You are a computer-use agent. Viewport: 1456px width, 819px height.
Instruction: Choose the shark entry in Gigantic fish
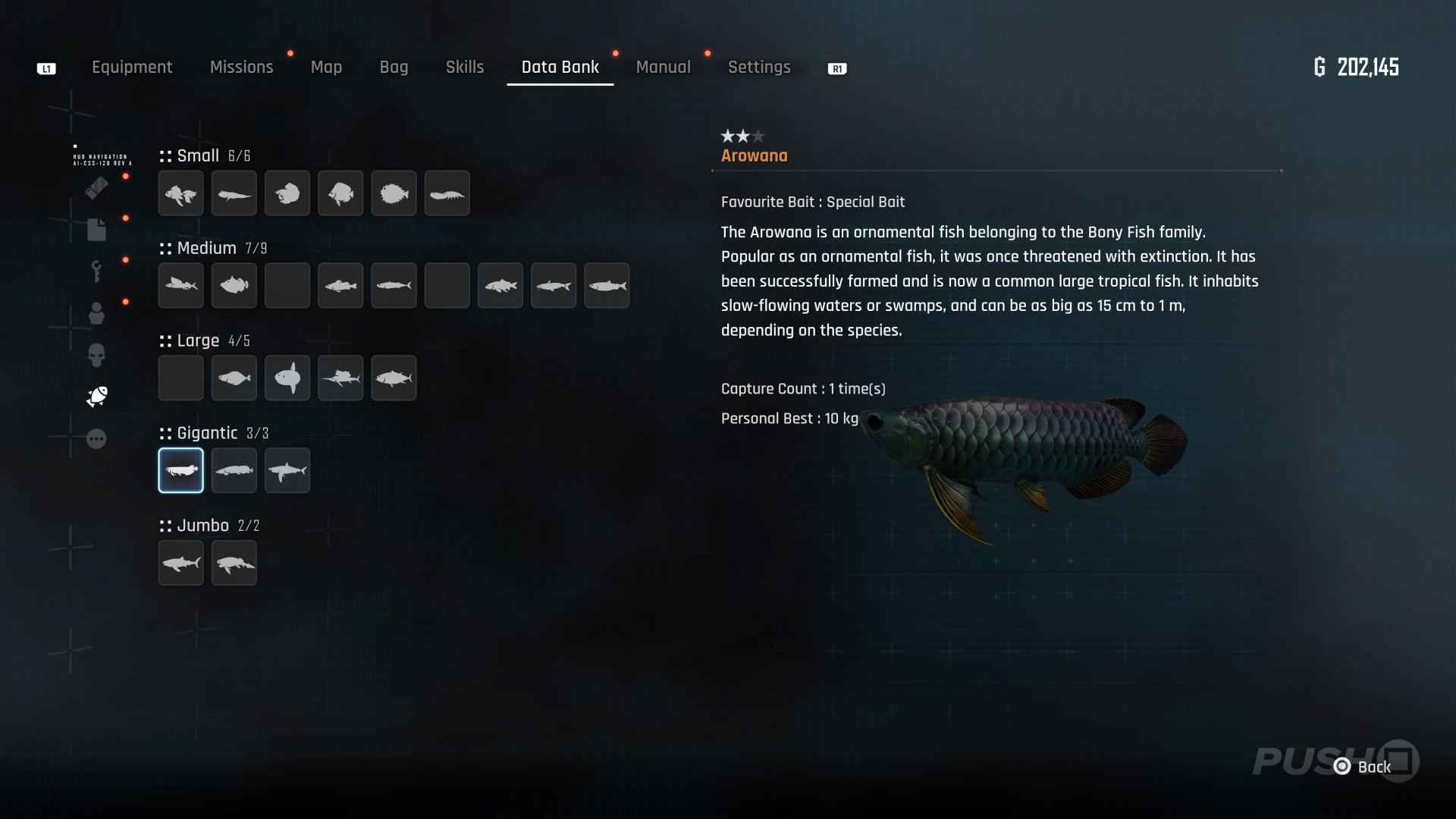287,470
